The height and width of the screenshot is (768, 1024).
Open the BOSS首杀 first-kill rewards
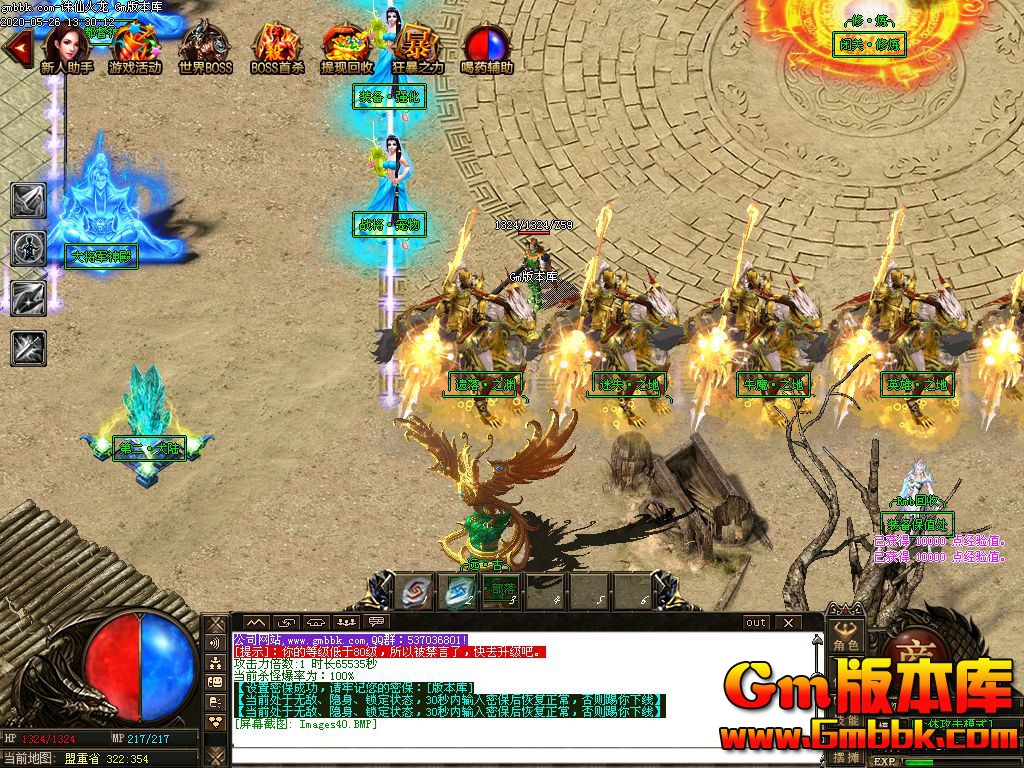(x=276, y=48)
